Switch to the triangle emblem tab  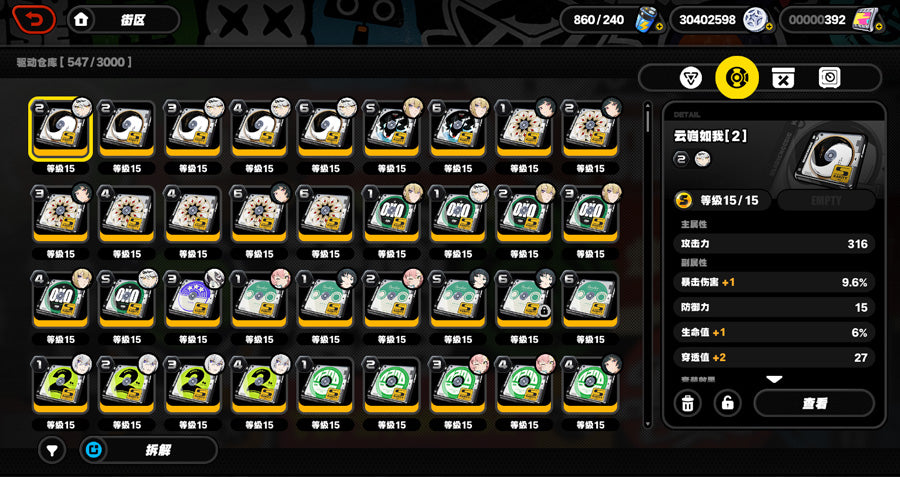tap(690, 78)
